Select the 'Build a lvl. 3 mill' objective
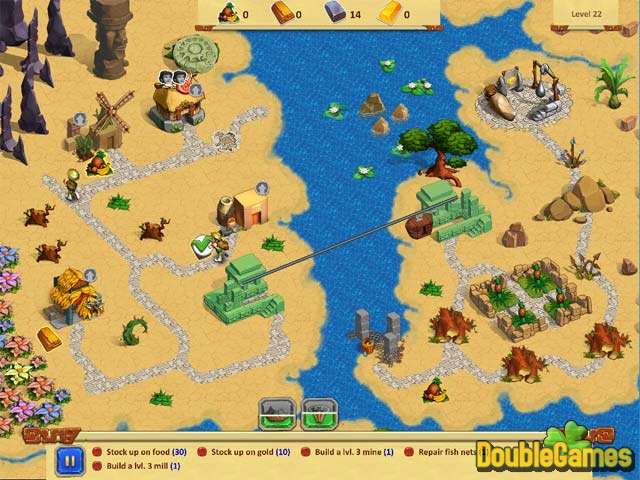640x480 pixels. click(143, 466)
